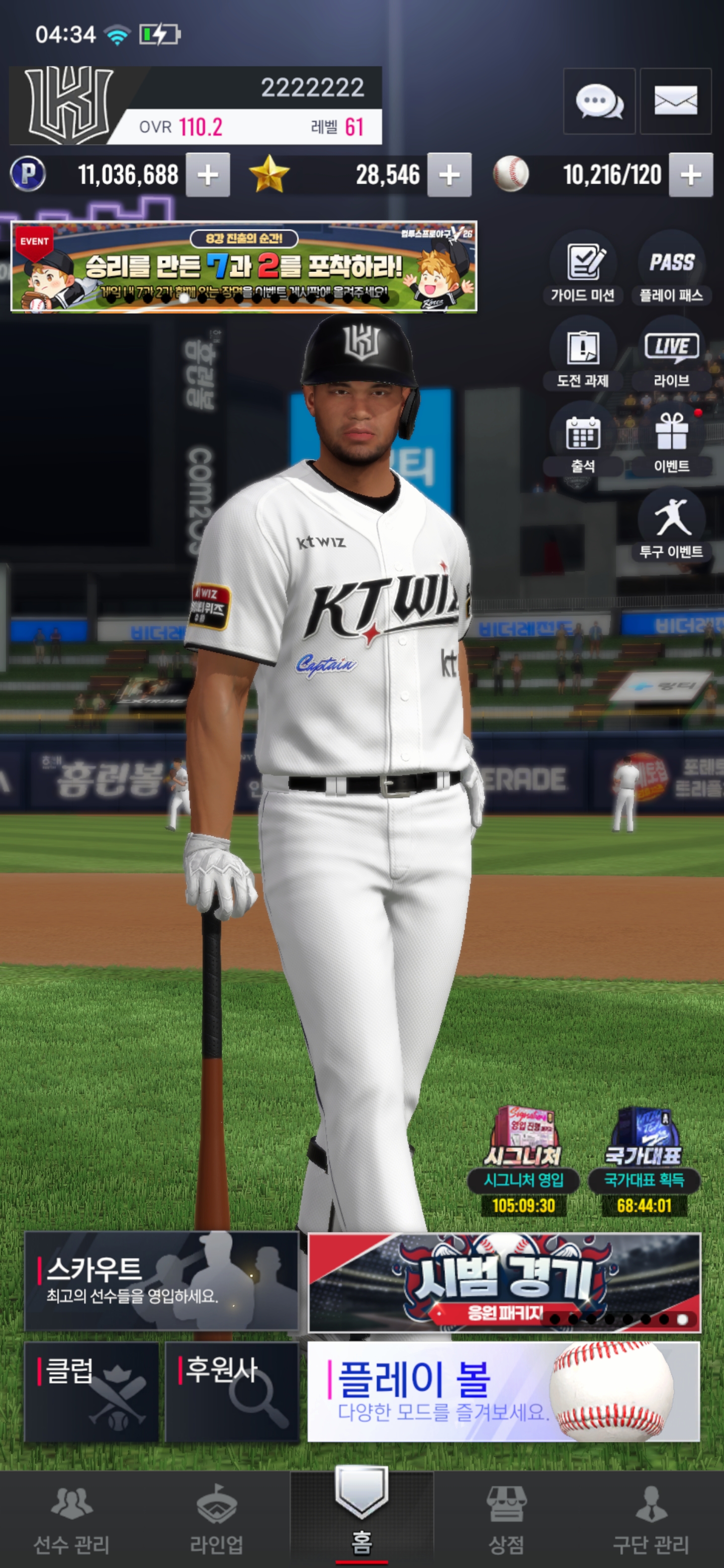
Task: Open the 국가대표 획득 offer
Action: [x=644, y=1160]
